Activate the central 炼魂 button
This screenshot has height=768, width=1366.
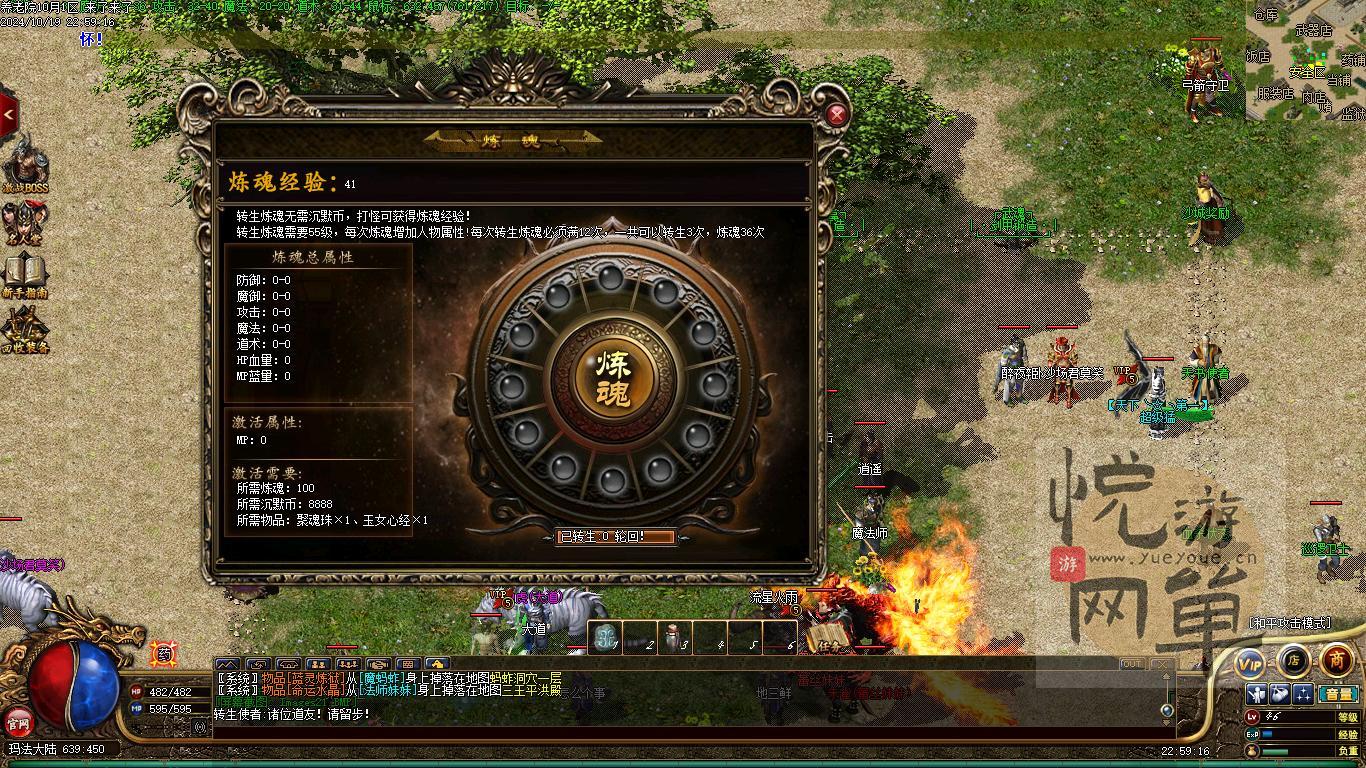click(614, 378)
